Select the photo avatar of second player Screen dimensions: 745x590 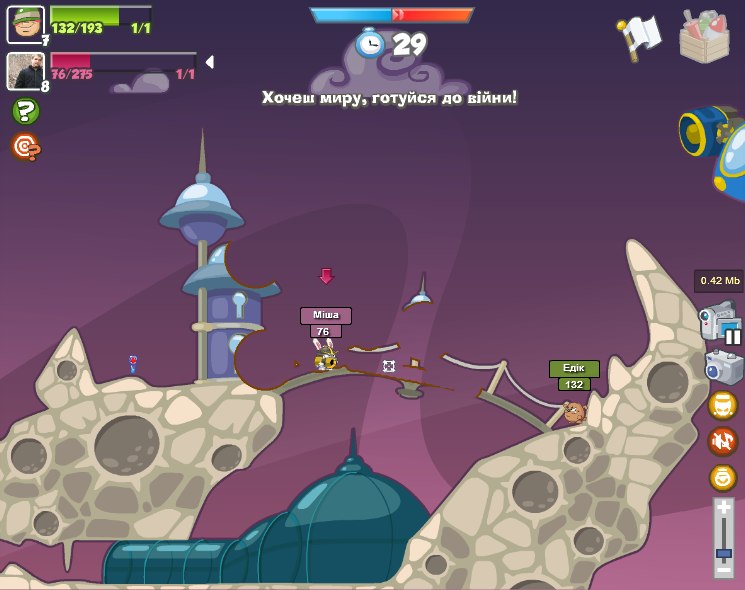(x=25, y=71)
